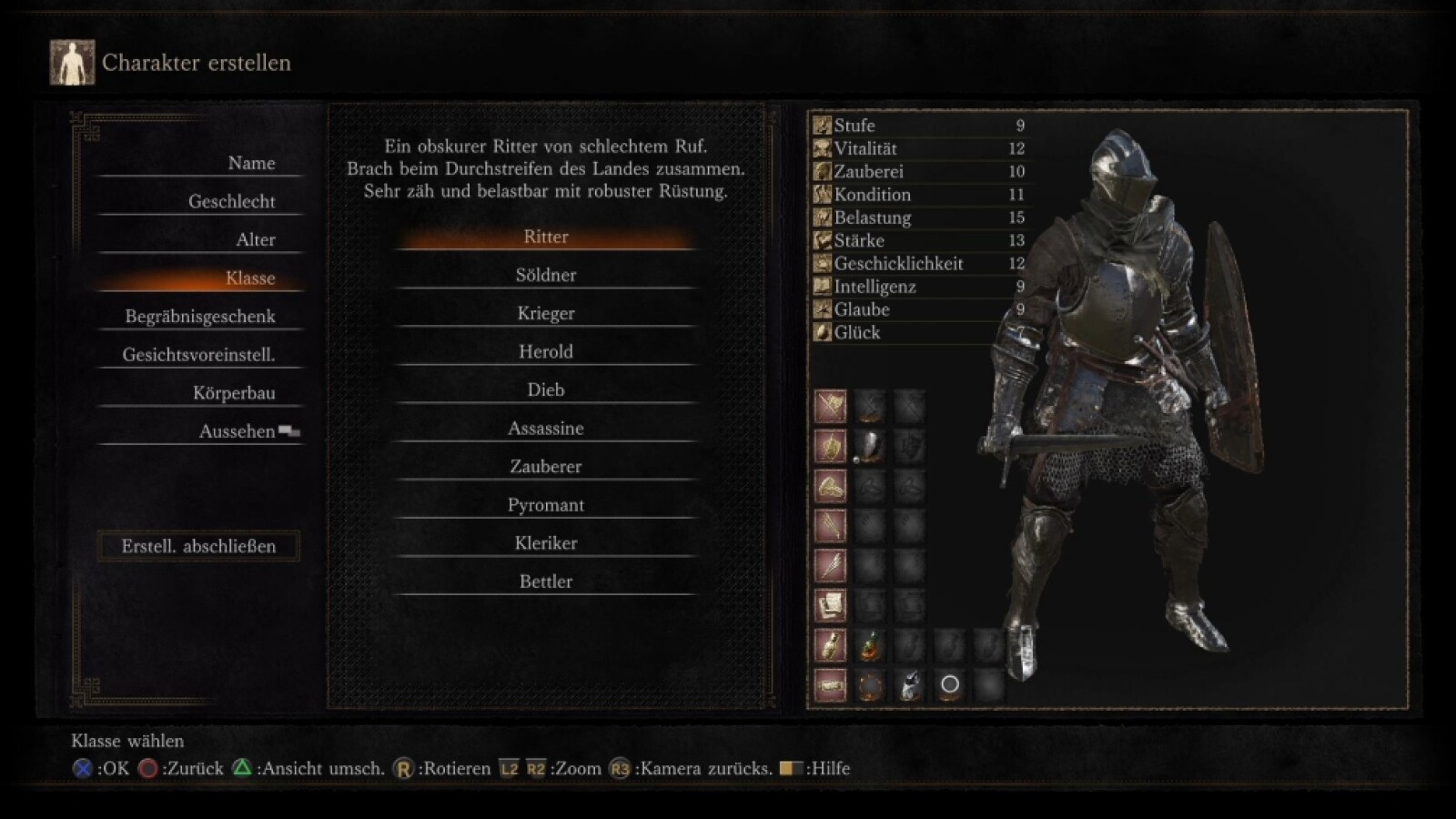Select the orange Estus flask item slot
Screen dimensions: 1456x819
coord(870,645)
